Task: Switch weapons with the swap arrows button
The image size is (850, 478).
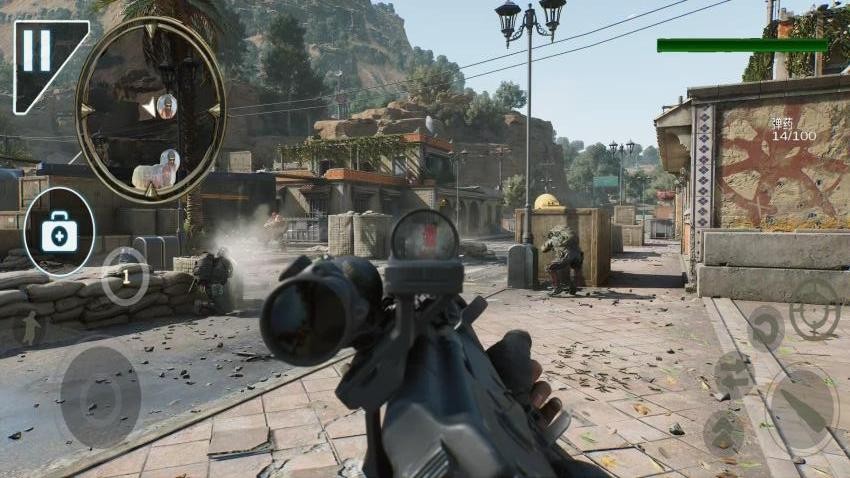Action: 734,375
